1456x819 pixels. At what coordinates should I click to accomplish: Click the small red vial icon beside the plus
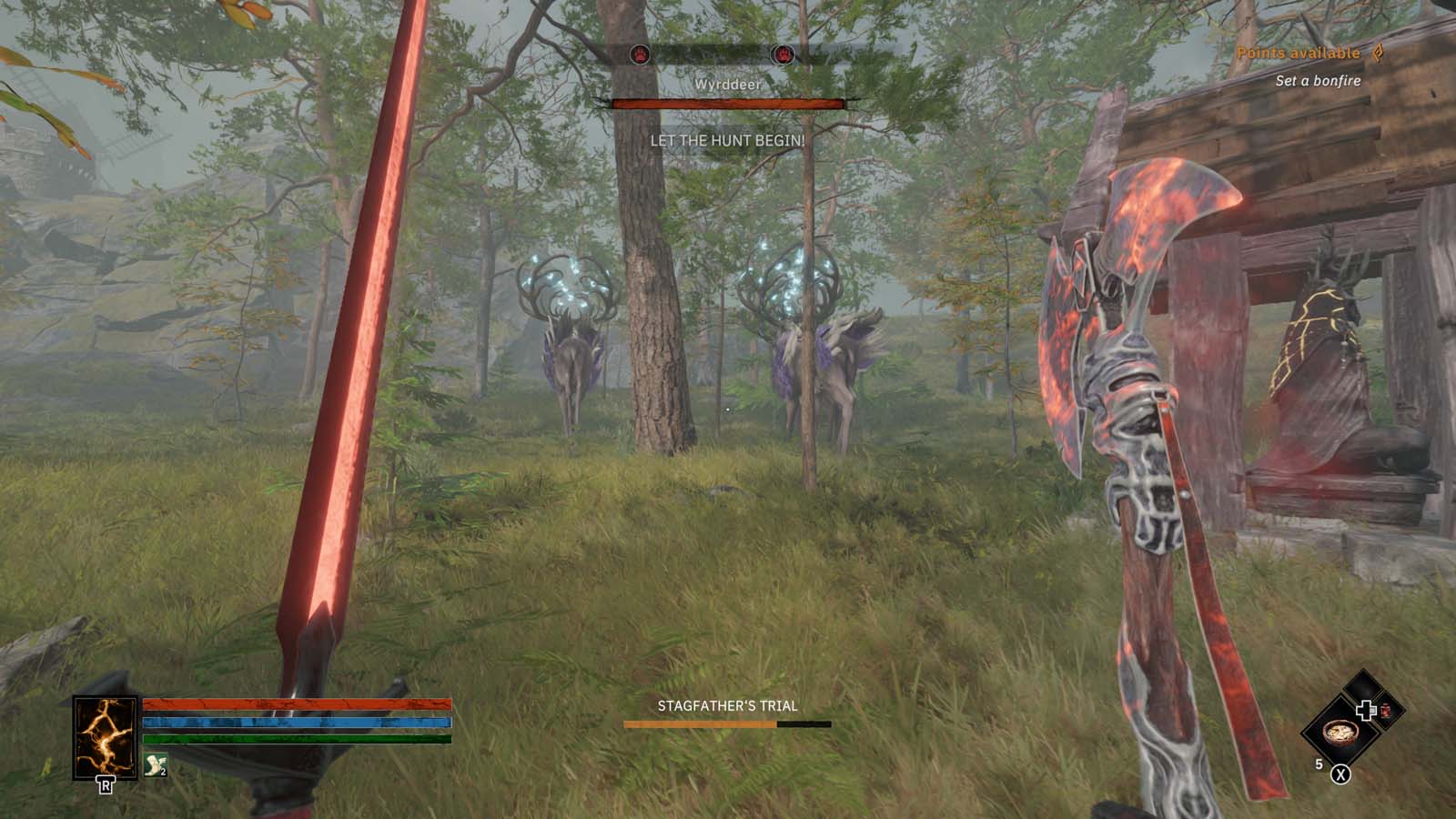[x=1386, y=713]
